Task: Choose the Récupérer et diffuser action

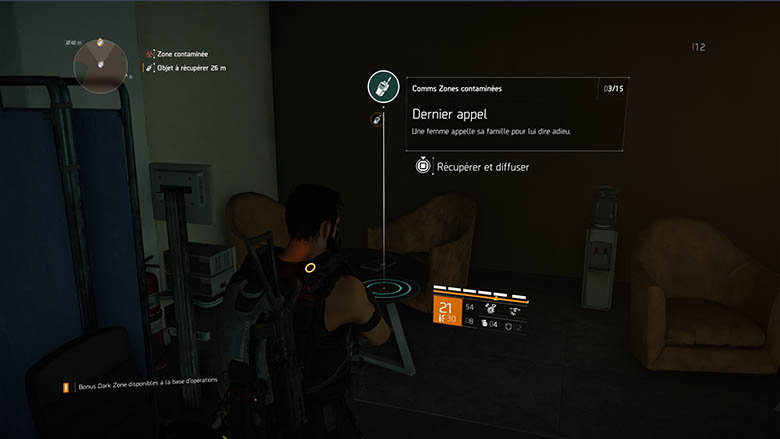Action: click(x=472, y=167)
